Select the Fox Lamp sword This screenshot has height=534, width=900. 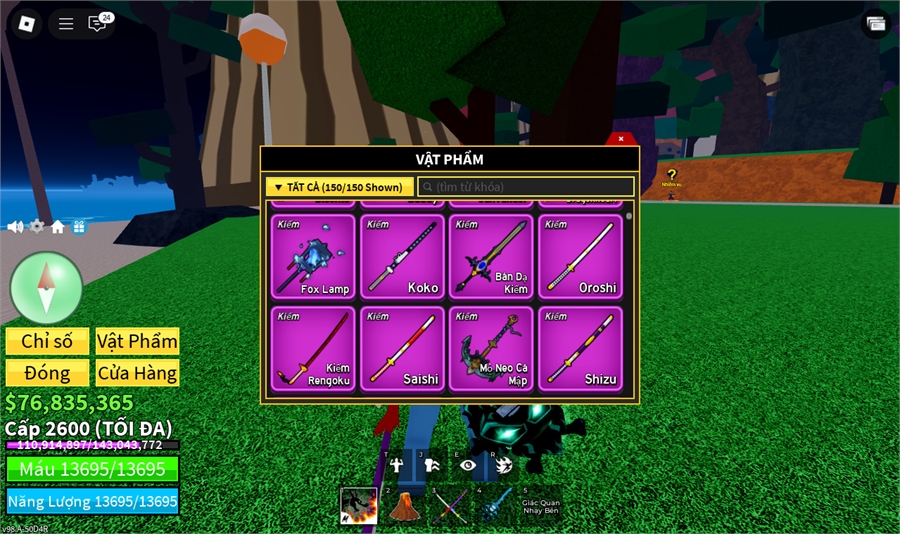pos(313,257)
